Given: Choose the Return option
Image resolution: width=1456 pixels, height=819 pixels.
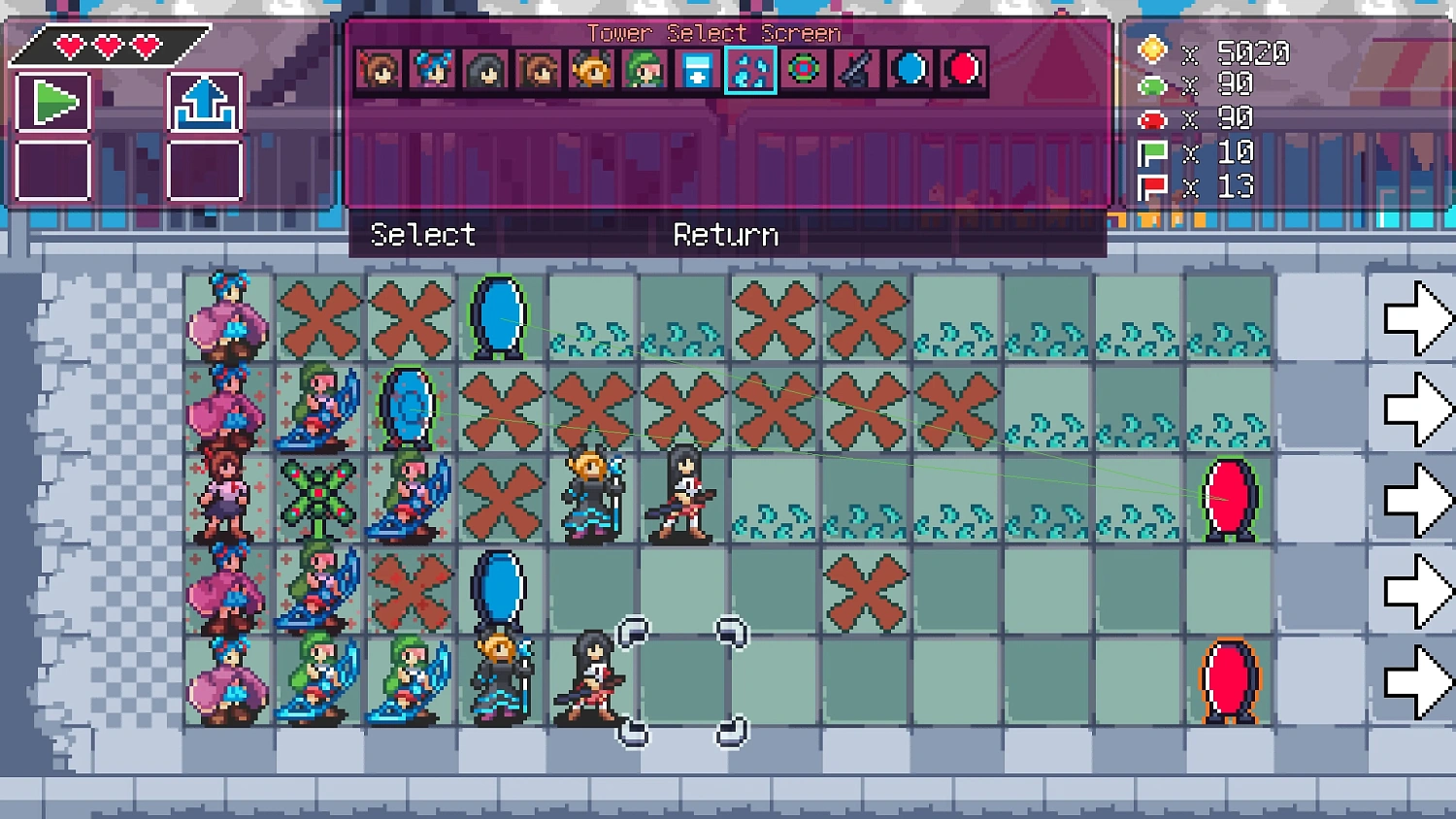Looking at the screenshot, I should pos(726,234).
